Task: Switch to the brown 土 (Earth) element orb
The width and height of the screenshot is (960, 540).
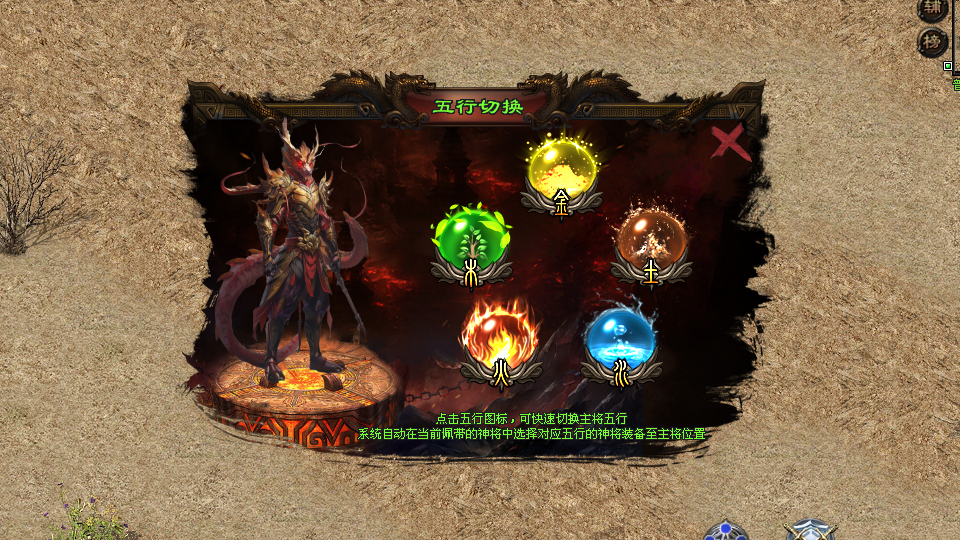Action: [x=651, y=239]
